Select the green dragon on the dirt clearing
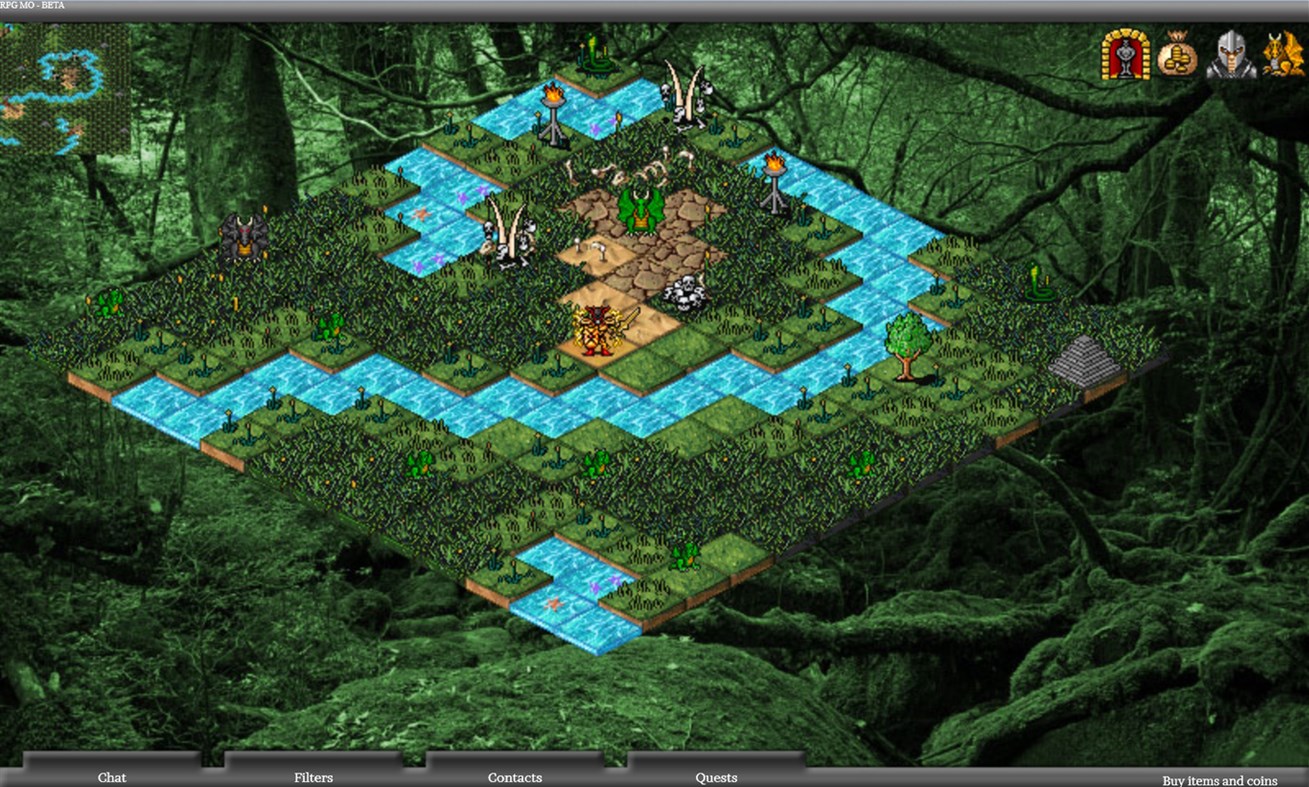Screen dimensions: 1309x787 (643, 212)
